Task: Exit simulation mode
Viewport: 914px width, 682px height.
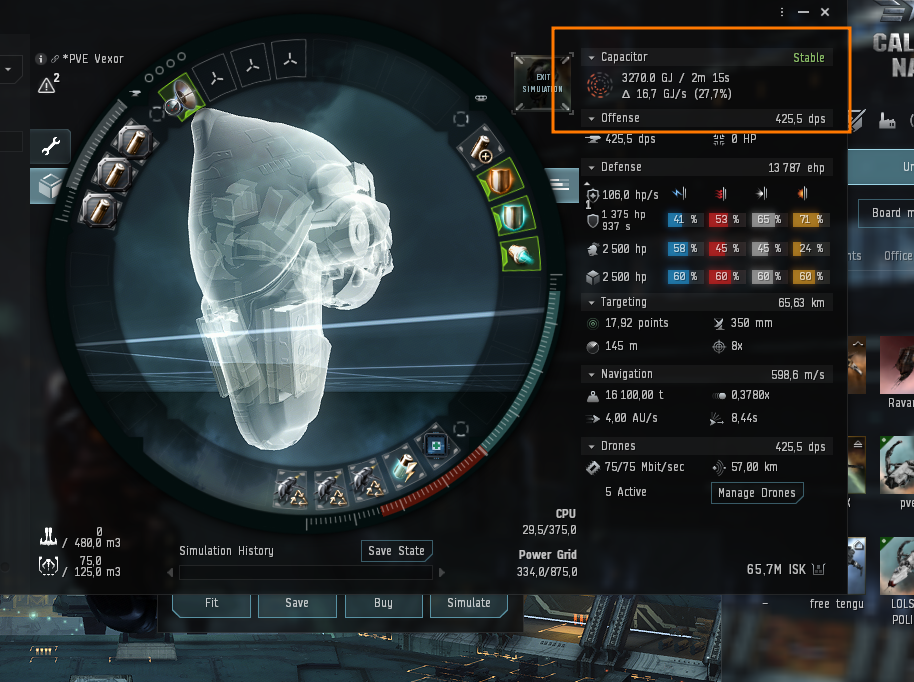Action: point(542,83)
